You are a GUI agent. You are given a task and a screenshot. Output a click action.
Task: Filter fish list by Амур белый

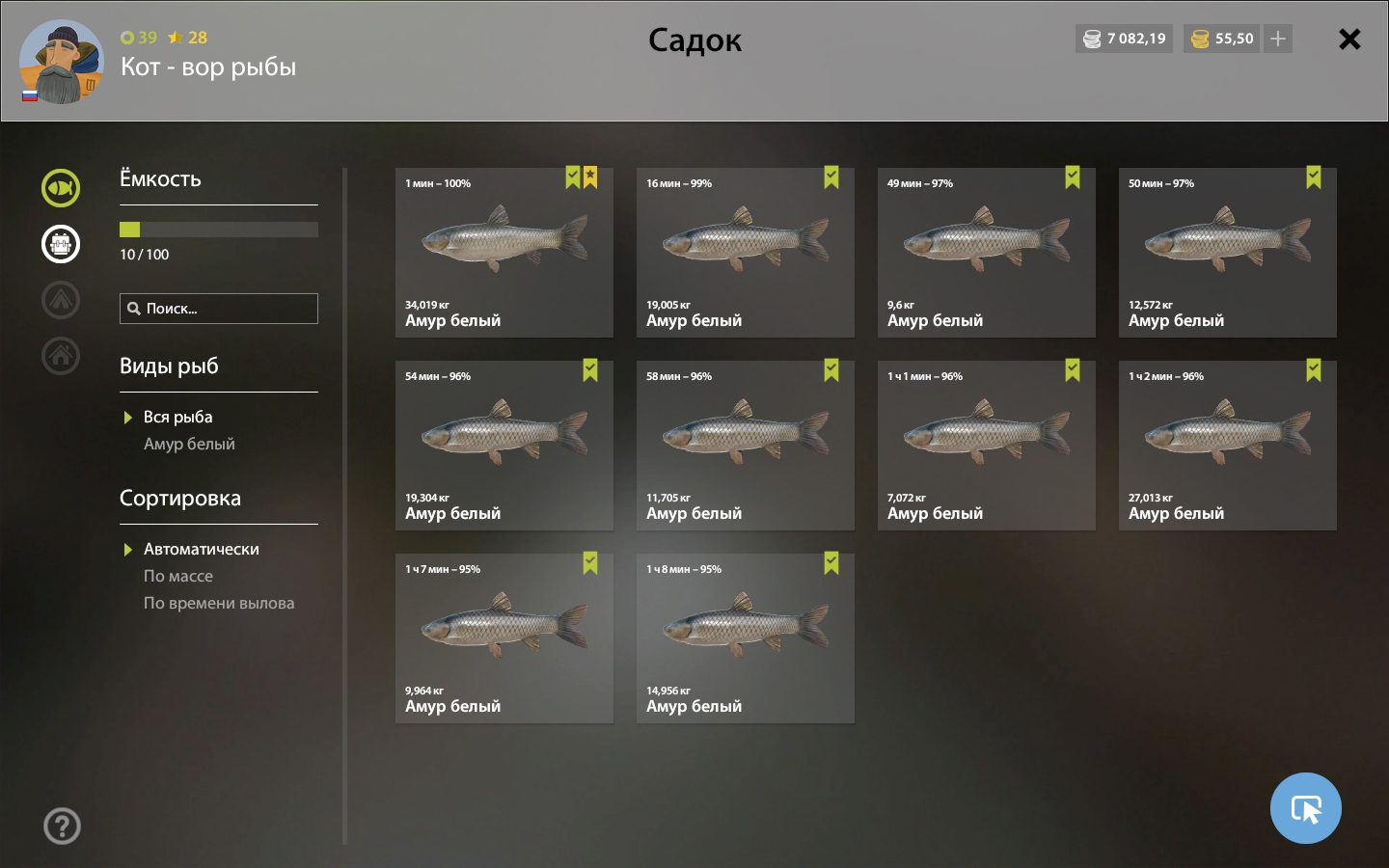pos(189,444)
